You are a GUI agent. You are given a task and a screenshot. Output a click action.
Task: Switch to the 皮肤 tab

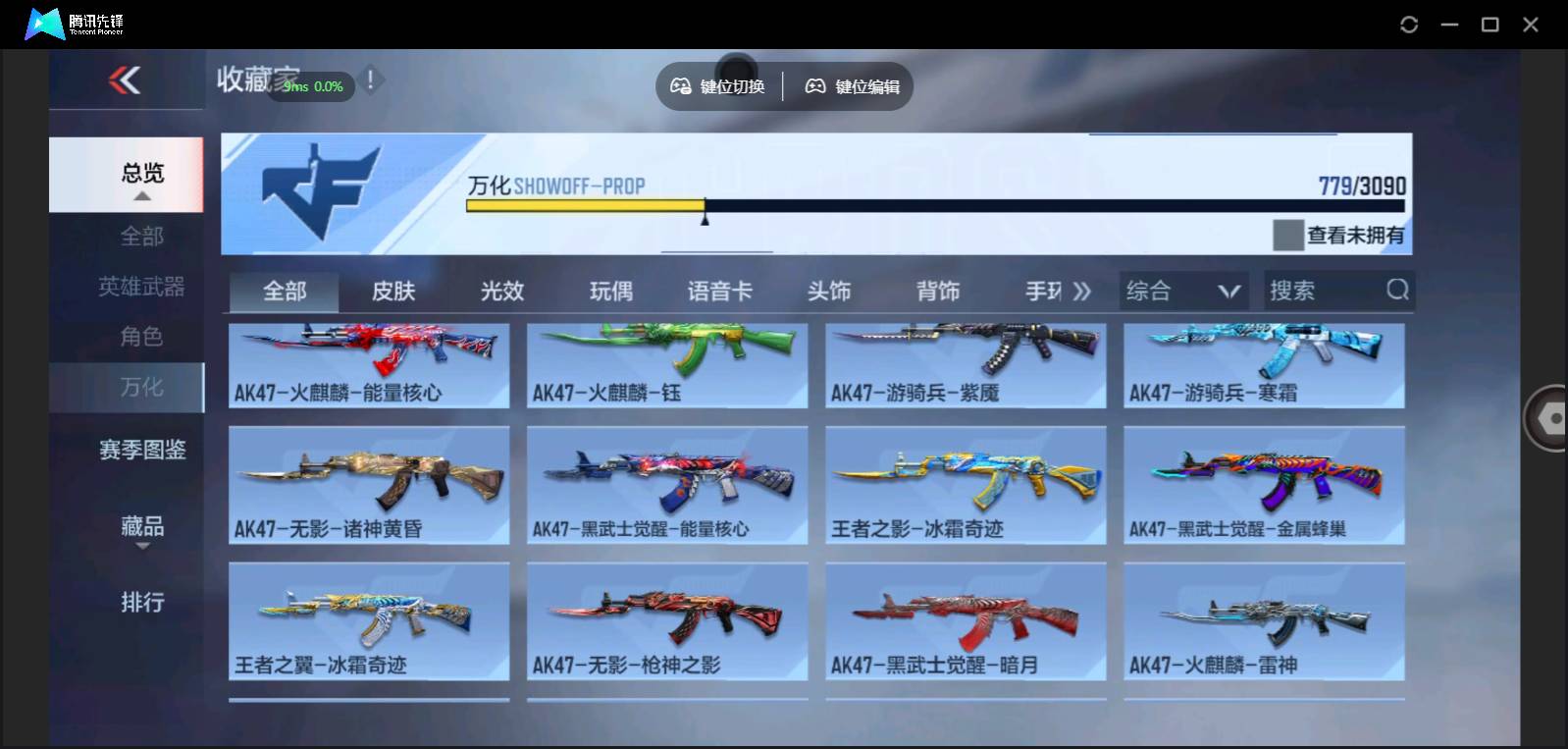394,291
